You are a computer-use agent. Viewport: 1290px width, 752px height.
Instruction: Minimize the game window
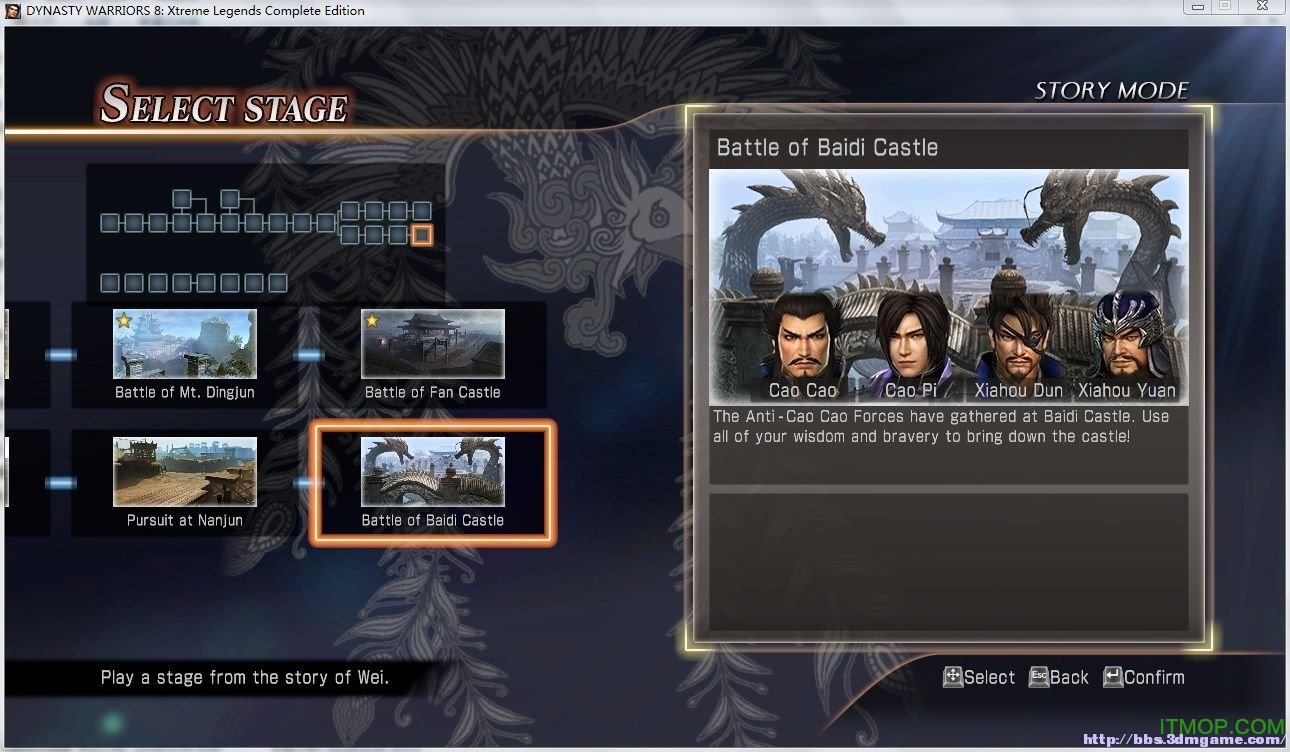(x=1196, y=7)
